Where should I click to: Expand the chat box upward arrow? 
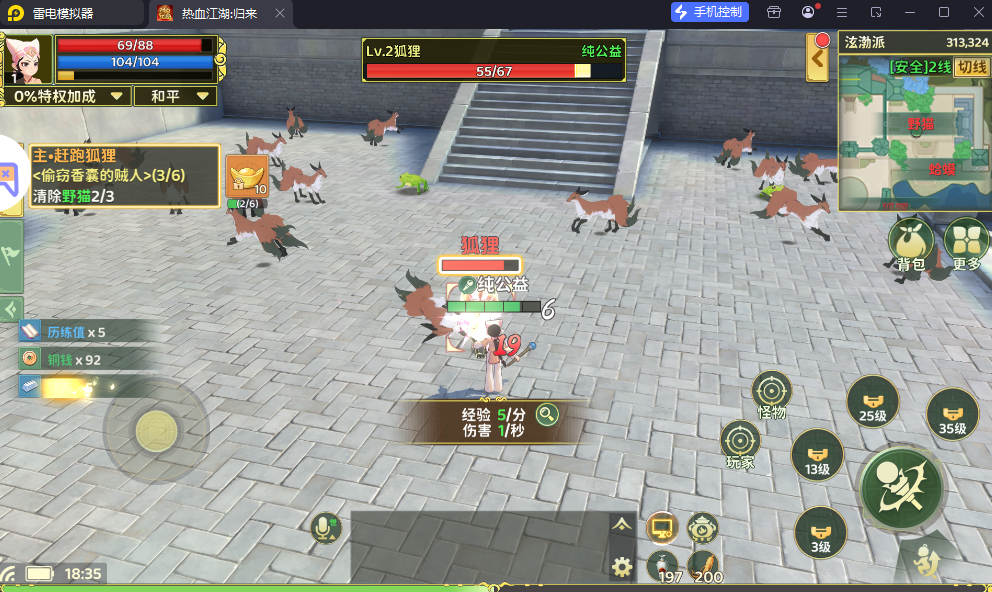622,524
